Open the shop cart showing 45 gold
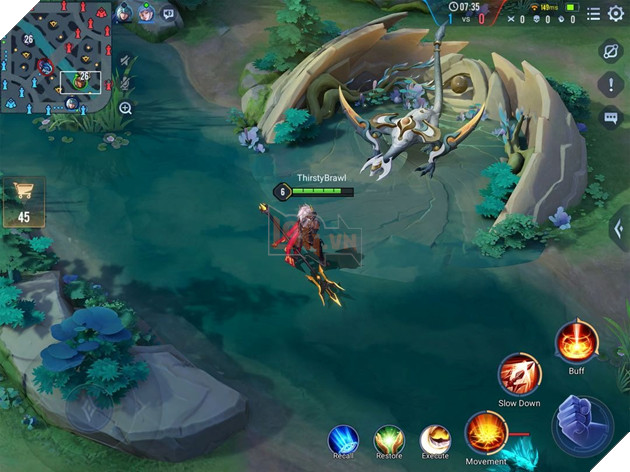 [x=23, y=203]
